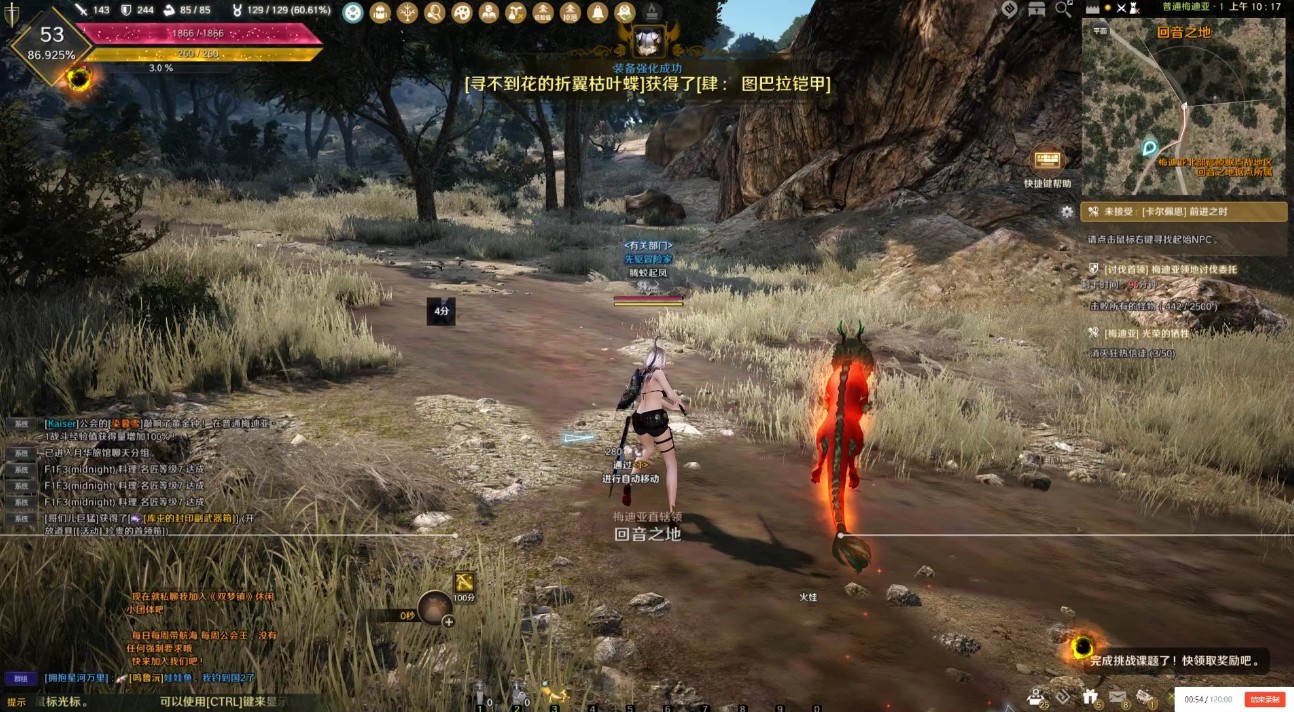Open the treasure chest icon by the minimap
The image size is (1294, 712).
(1036, 10)
